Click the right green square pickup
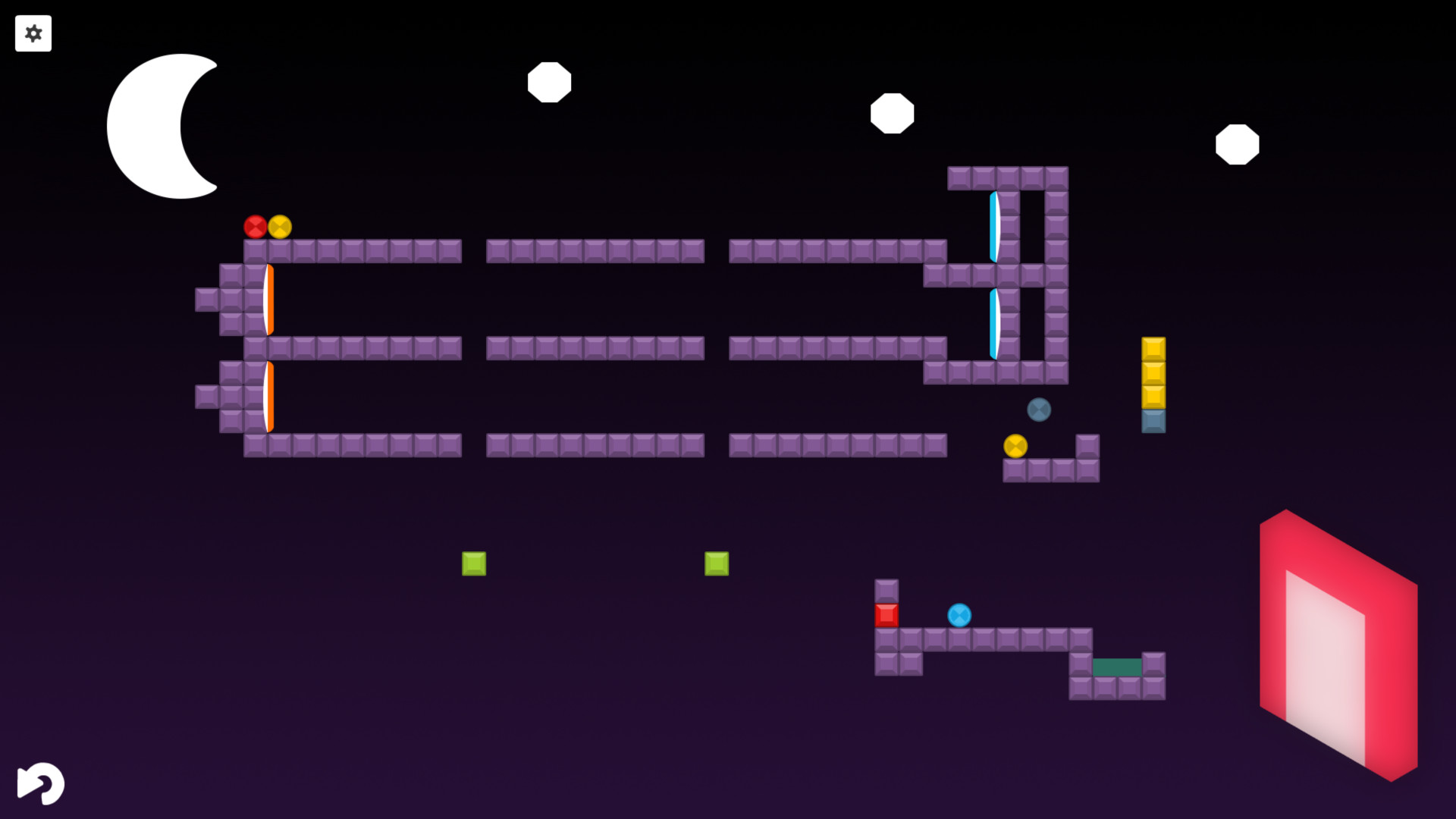Viewport: 1456px width, 819px height. [x=716, y=564]
